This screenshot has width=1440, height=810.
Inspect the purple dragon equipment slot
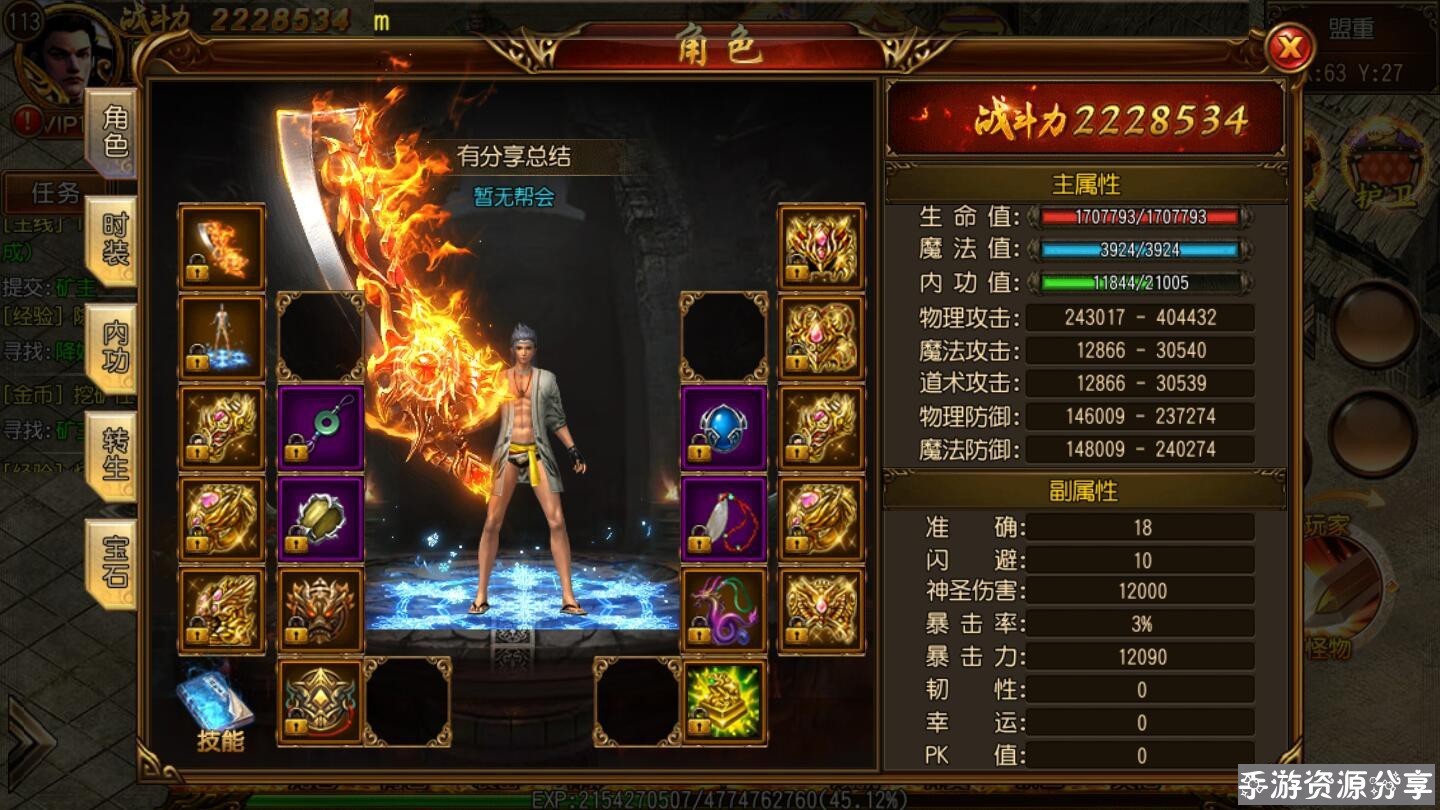pos(724,610)
